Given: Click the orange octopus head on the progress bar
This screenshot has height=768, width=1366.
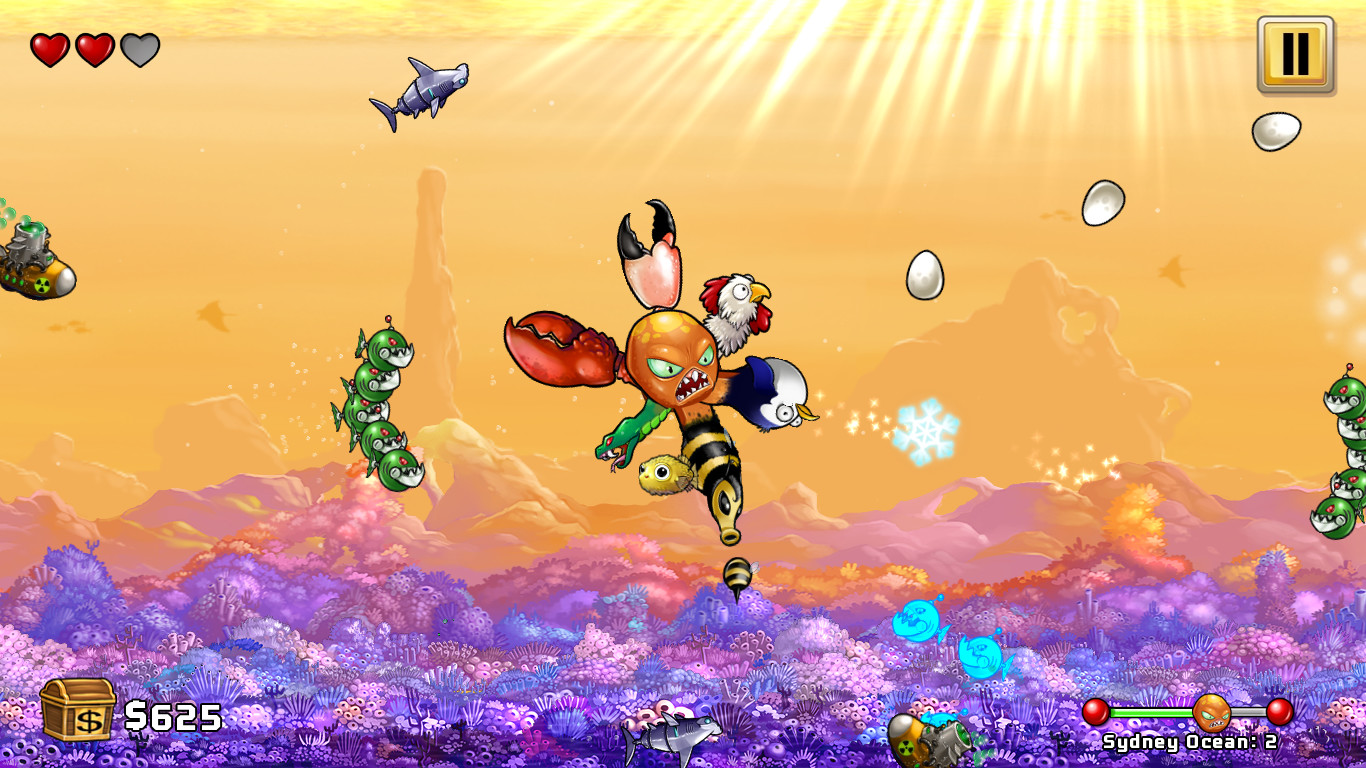Looking at the screenshot, I should [x=1214, y=715].
